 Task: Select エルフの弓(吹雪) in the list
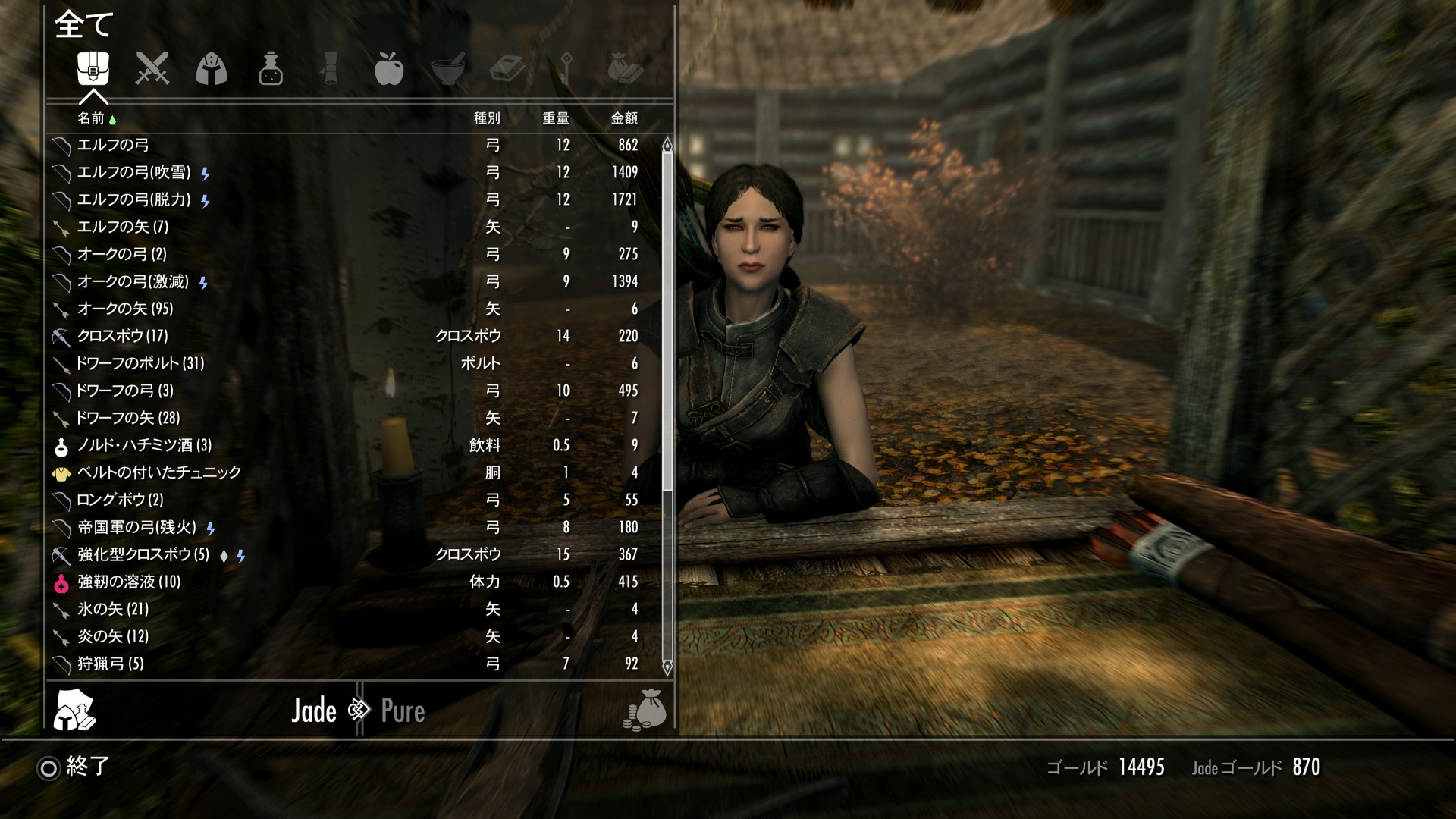pyautogui.click(x=134, y=173)
